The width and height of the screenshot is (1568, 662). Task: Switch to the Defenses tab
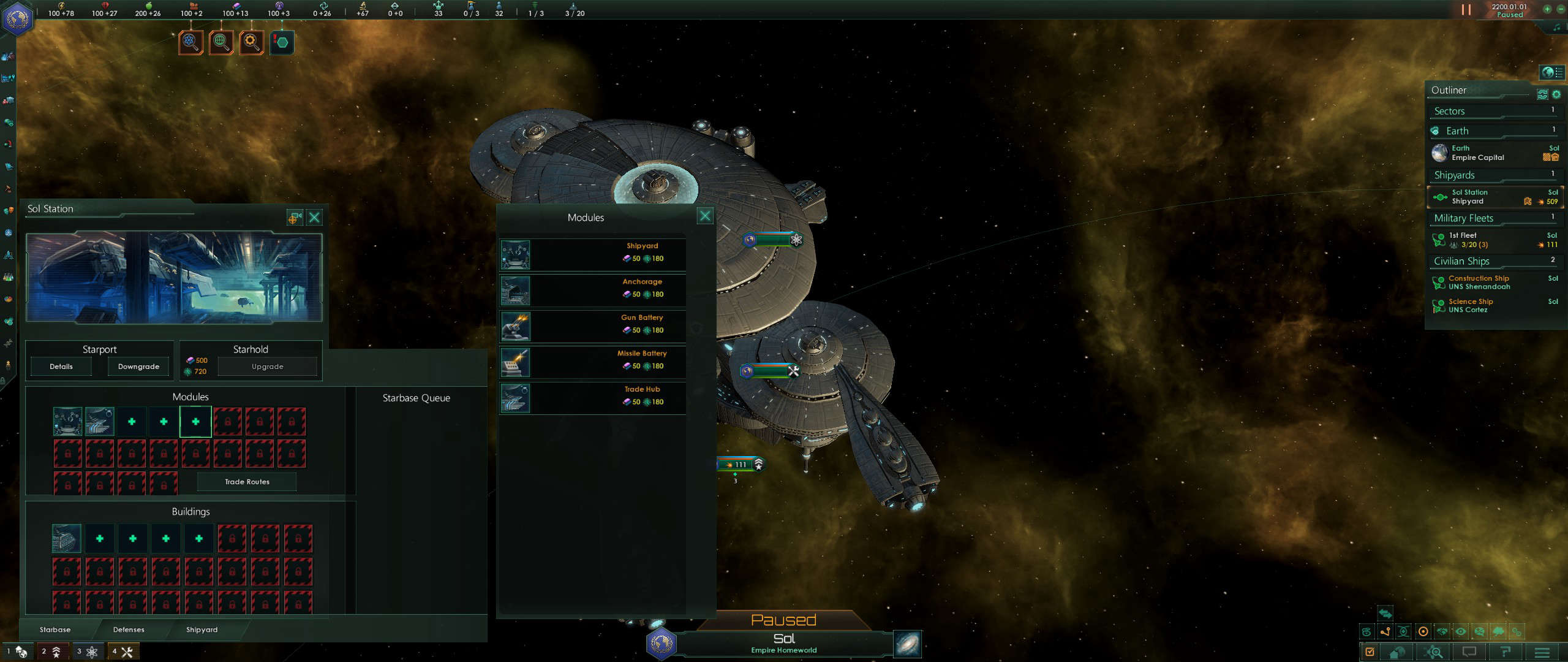click(x=128, y=630)
